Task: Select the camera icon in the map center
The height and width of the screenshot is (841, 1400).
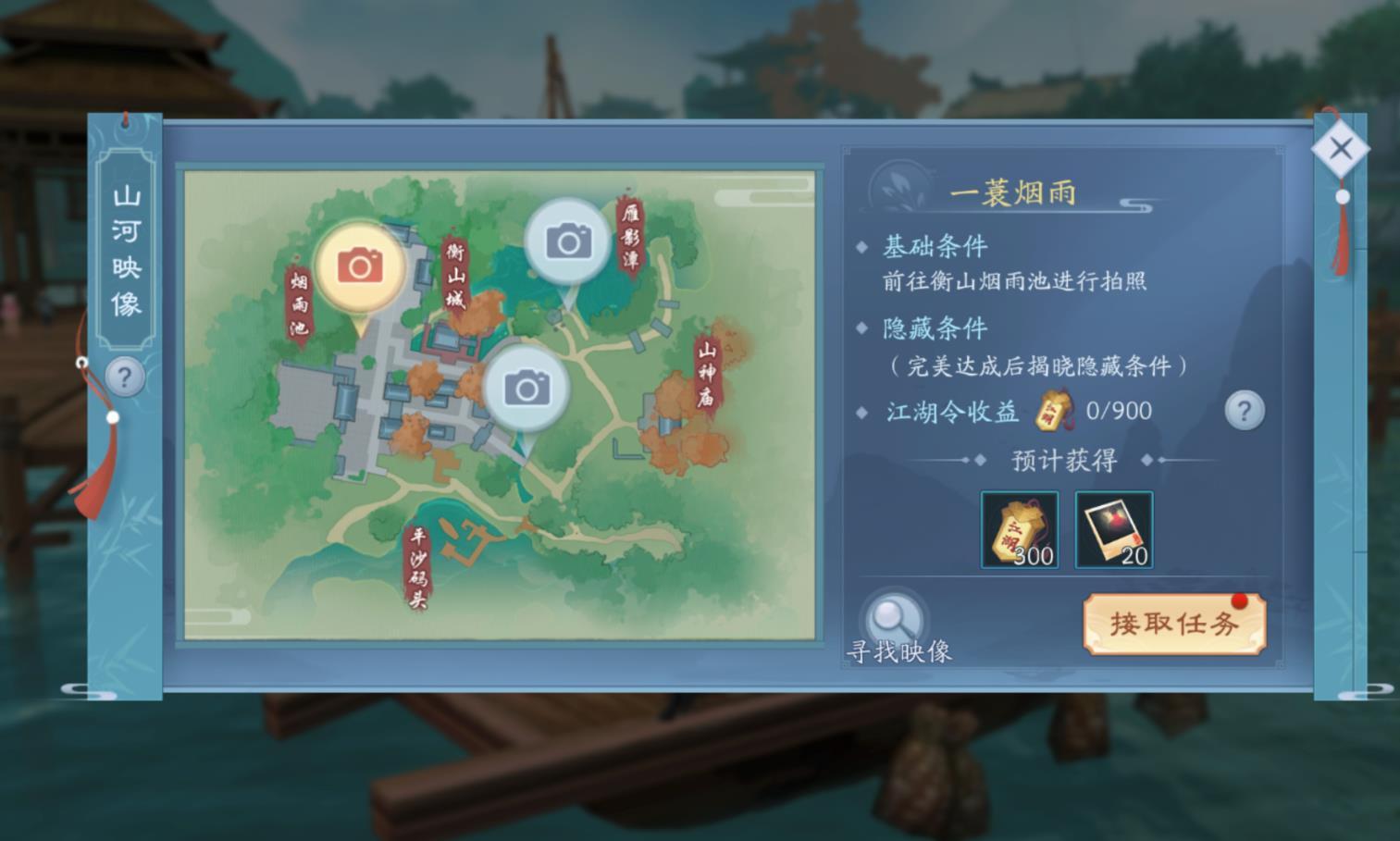Action: pos(527,388)
